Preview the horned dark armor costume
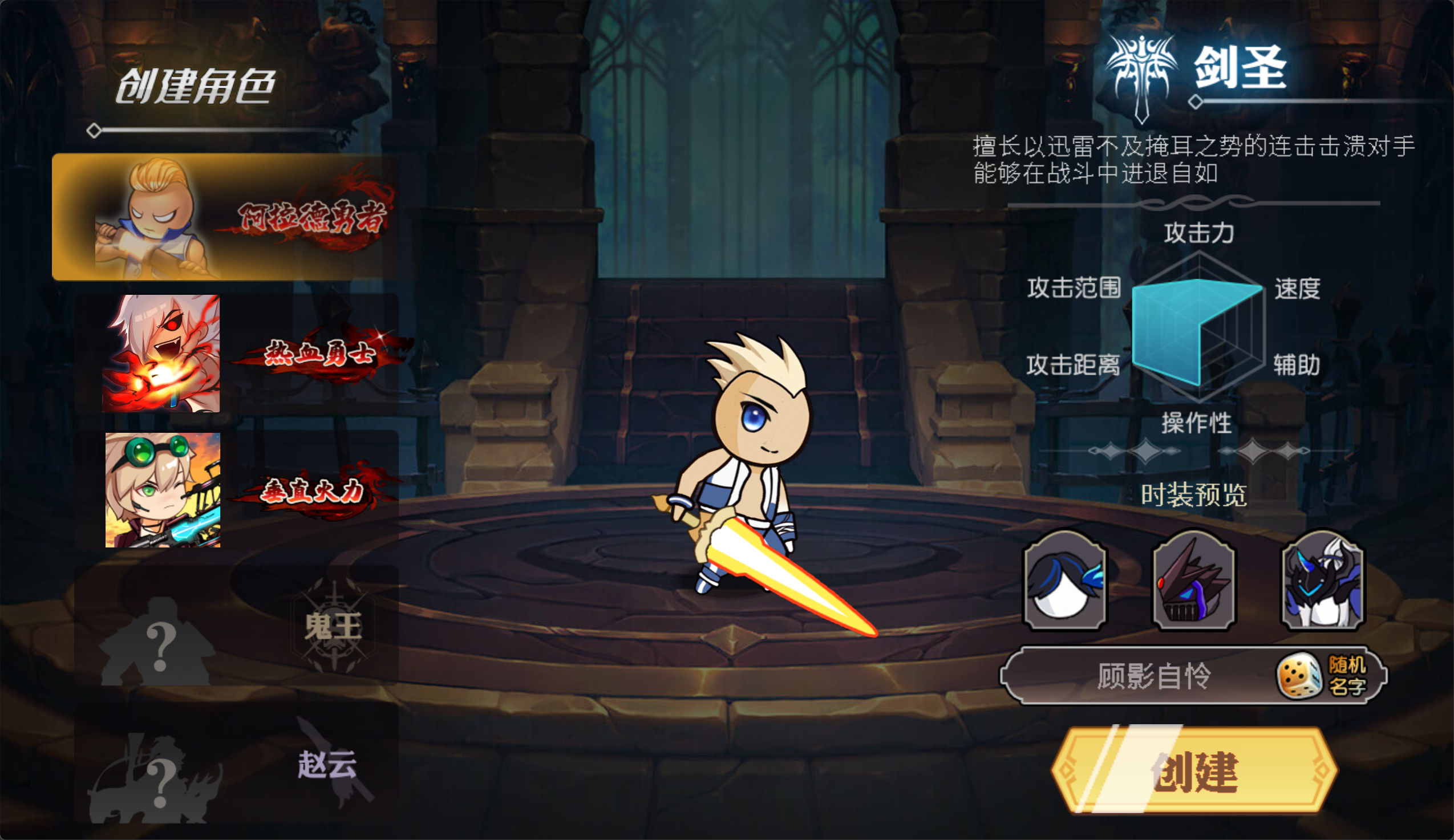The height and width of the screenshot is (840, 1454). coord(1322,581)
